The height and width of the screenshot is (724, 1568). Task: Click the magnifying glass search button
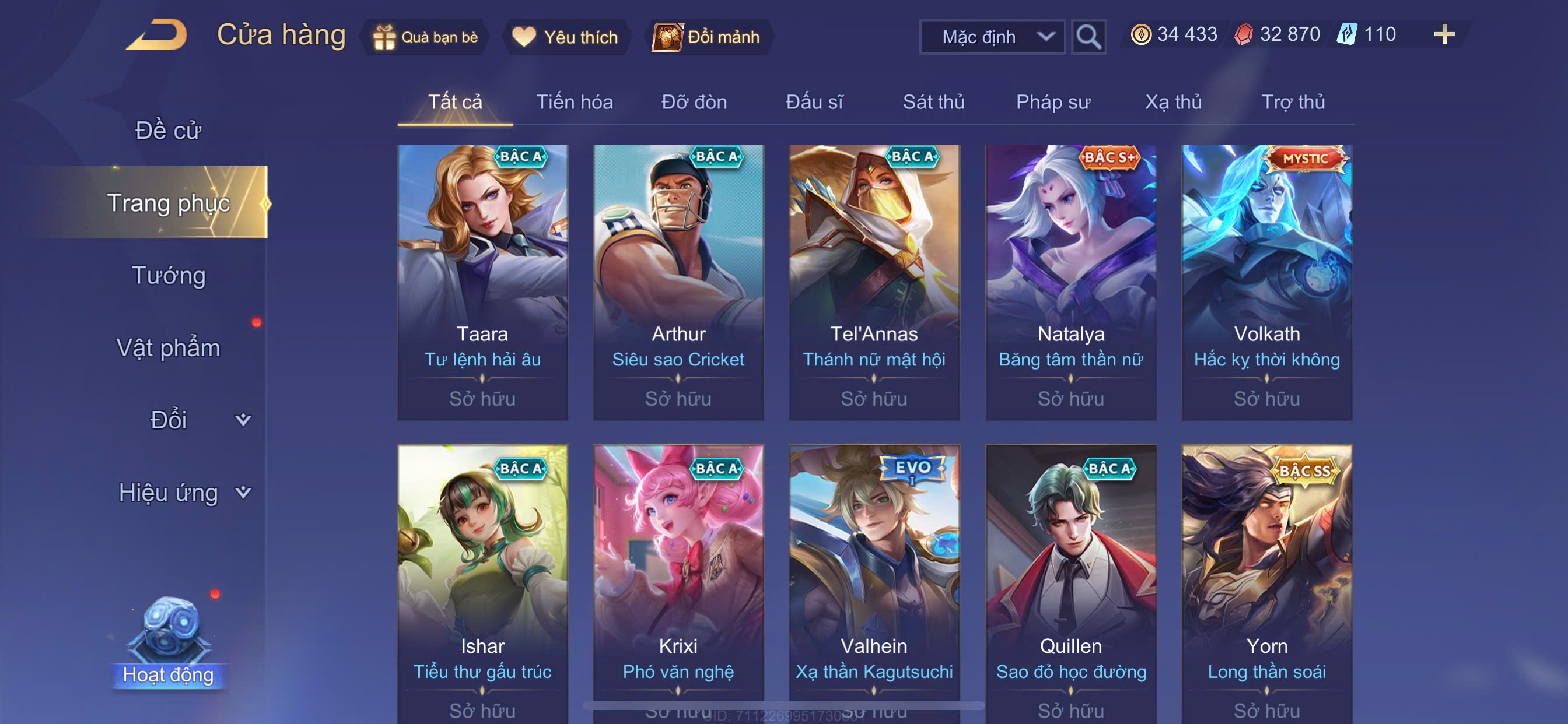(x=1088, y=37)
